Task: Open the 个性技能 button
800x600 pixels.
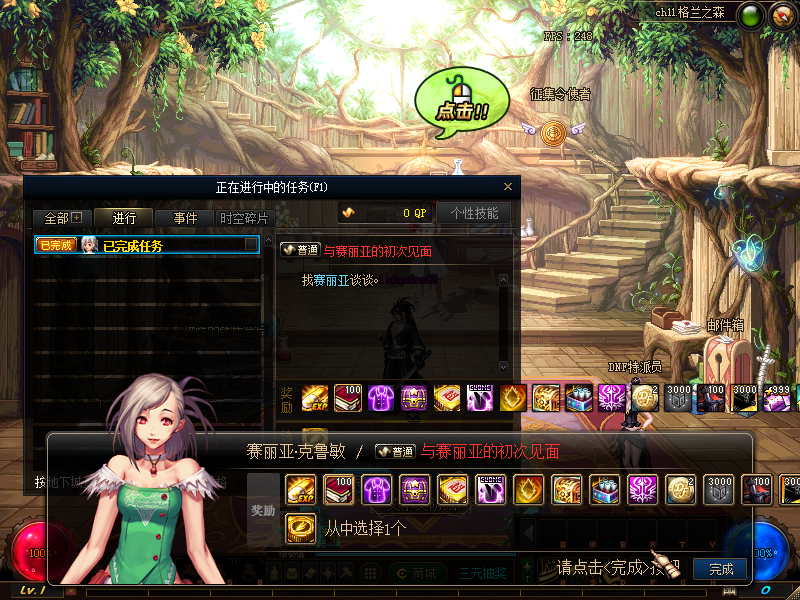Action: [x=474, y=213]
